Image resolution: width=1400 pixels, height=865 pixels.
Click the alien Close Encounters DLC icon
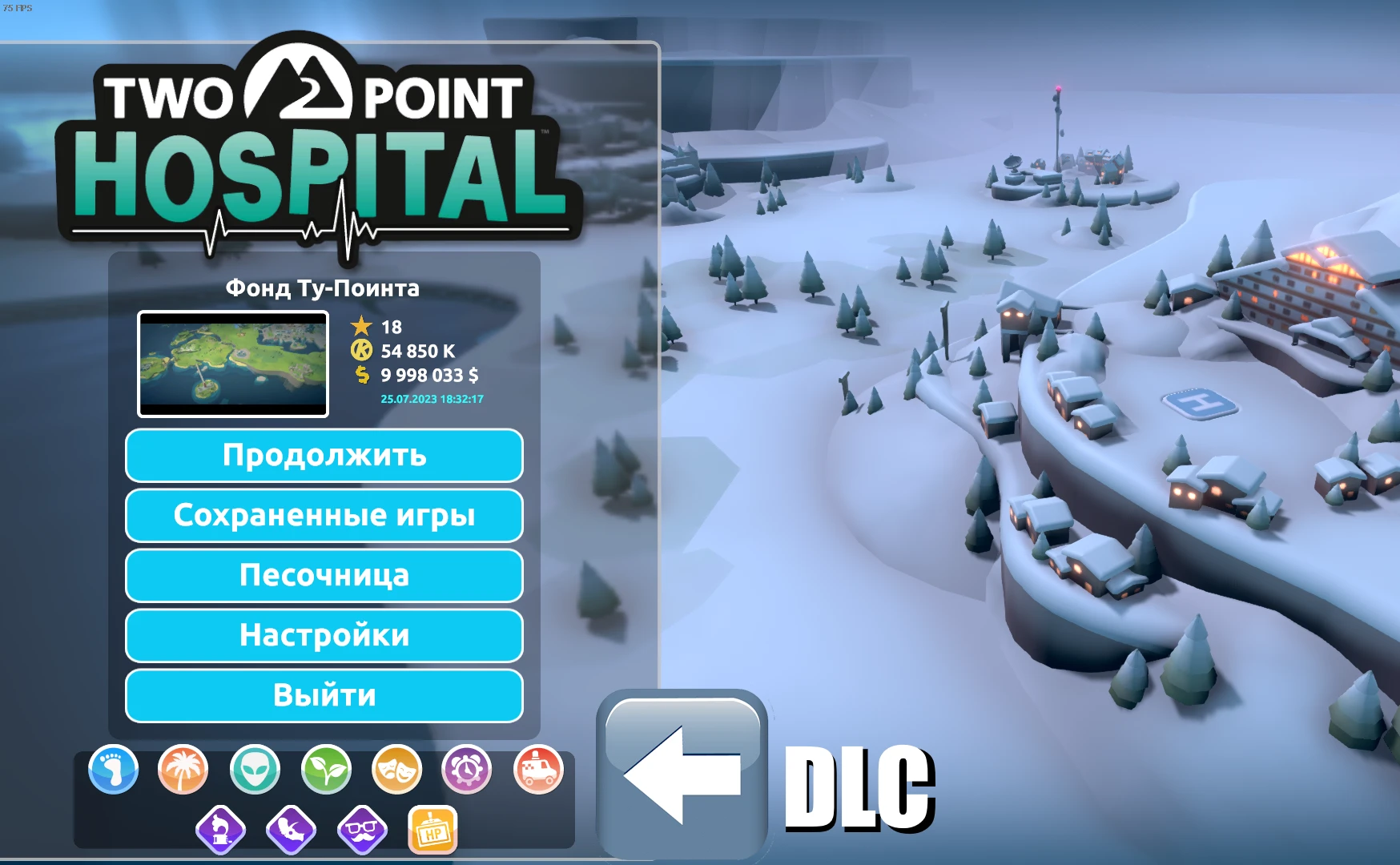point(254,769)
